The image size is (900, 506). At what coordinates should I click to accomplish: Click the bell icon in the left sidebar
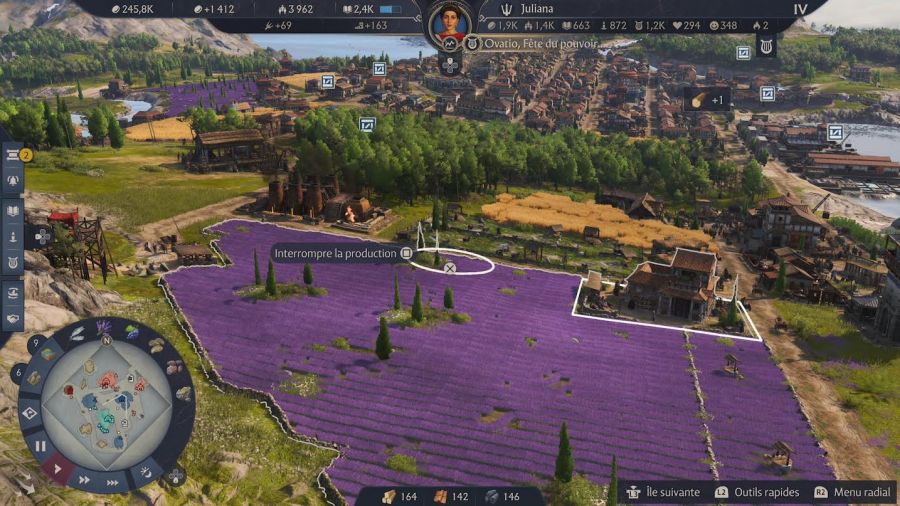[x=14, y=182]
